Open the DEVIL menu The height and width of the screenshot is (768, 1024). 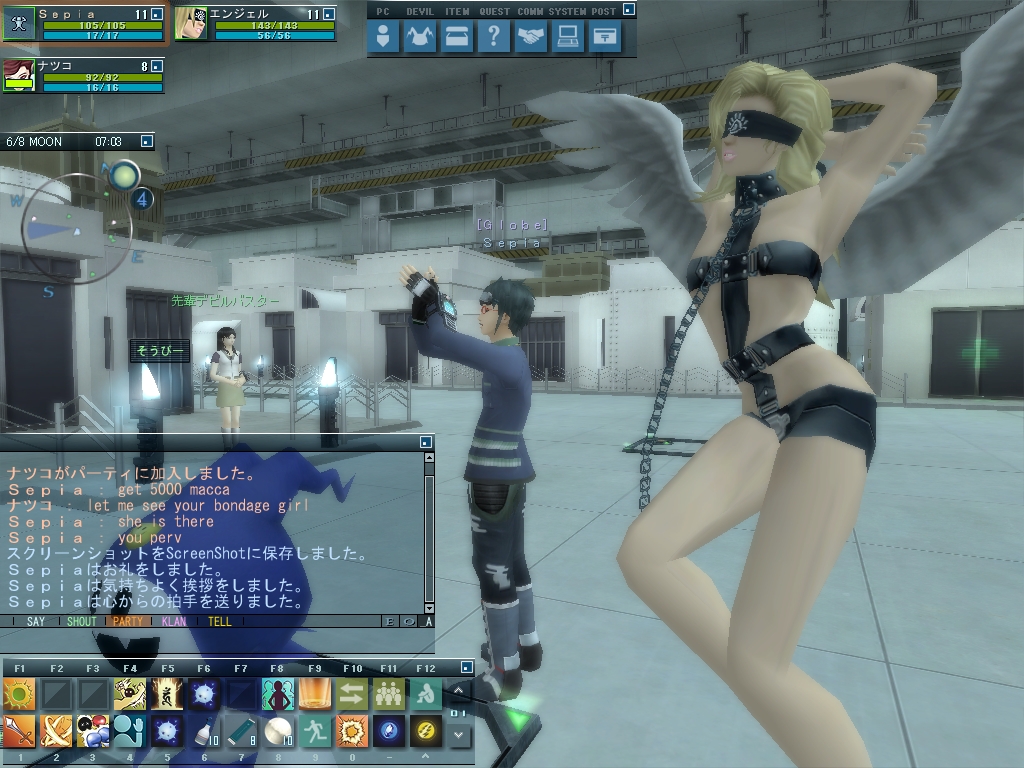(x=421, y=37)
